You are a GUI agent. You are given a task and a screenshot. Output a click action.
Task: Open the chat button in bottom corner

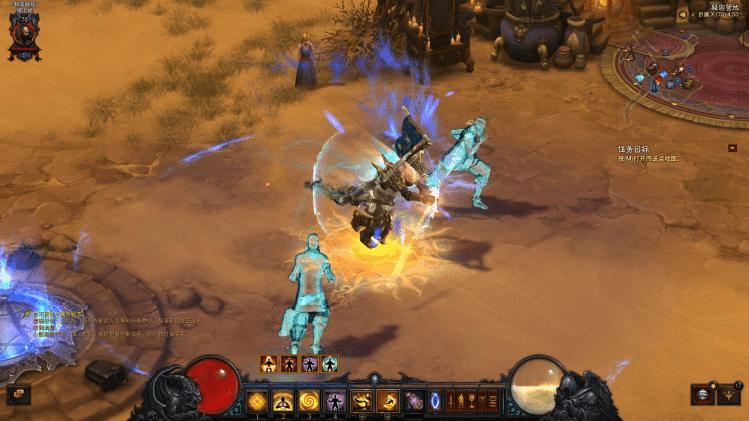point(18,395)
